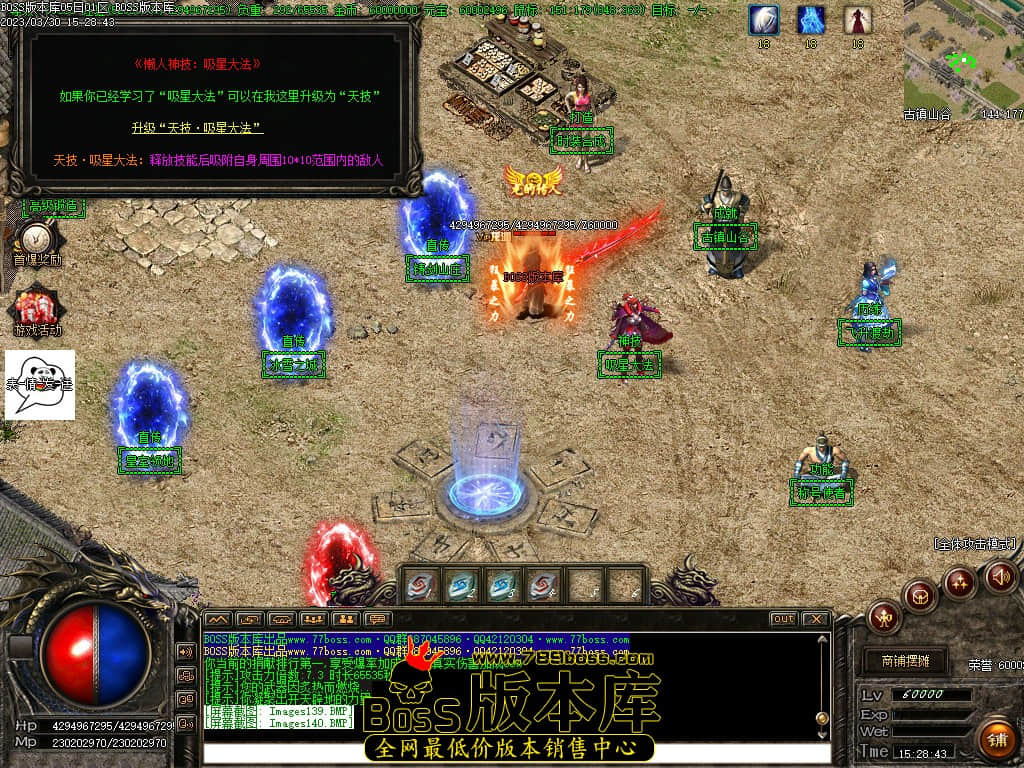Select the fourth hotbar slot with red swirl

click(x=543, y=585)
